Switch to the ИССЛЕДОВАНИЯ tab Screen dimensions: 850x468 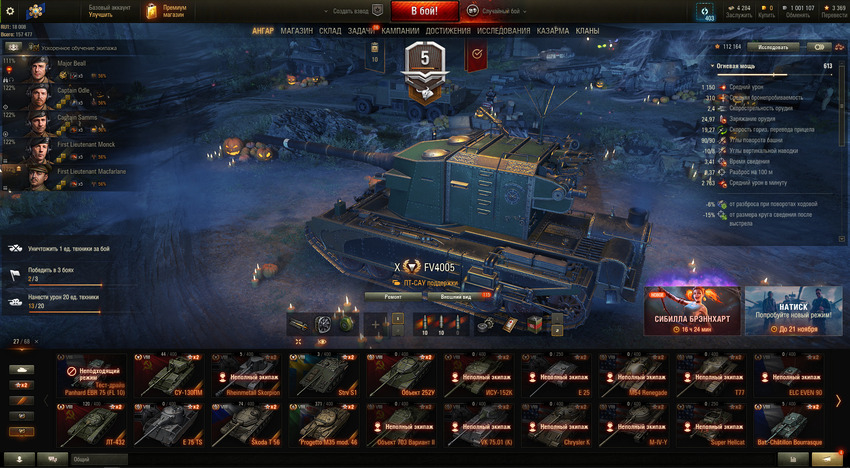504,31
